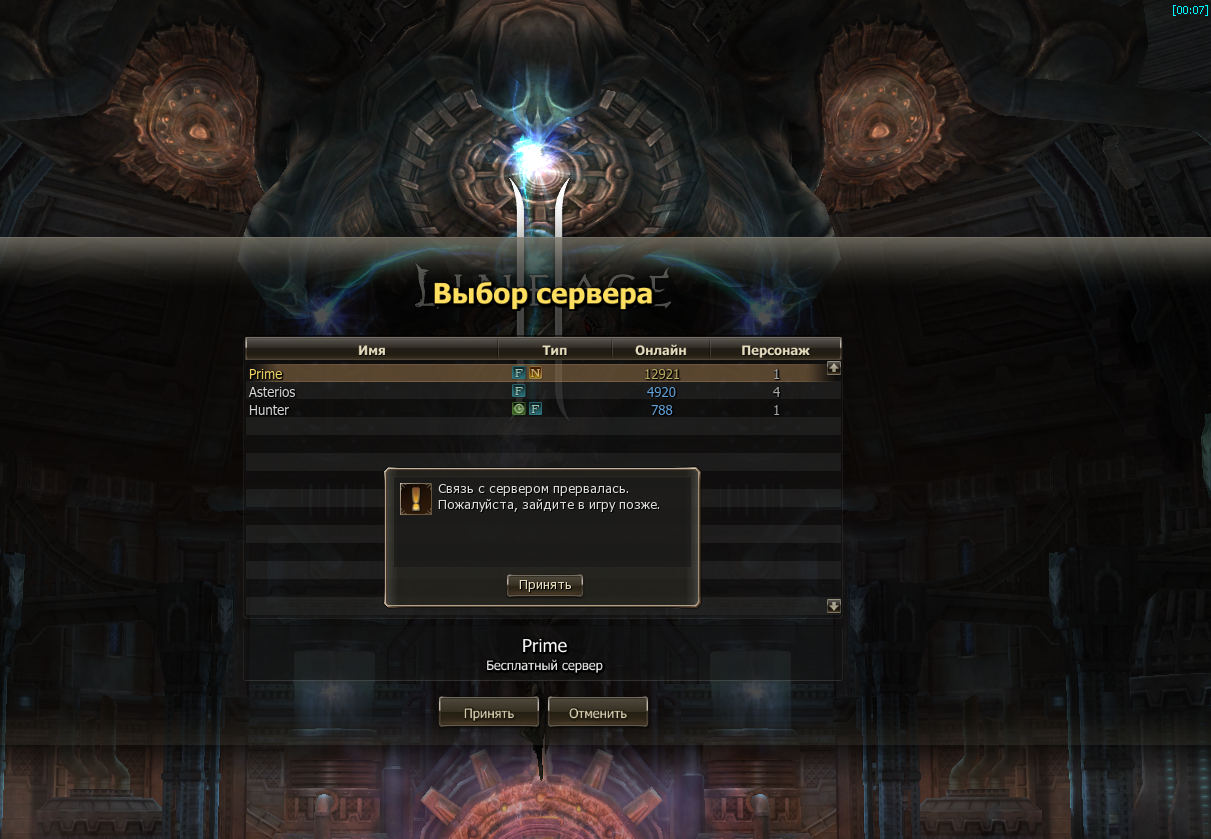Sort servers by Персонаж column

[774, 350]
